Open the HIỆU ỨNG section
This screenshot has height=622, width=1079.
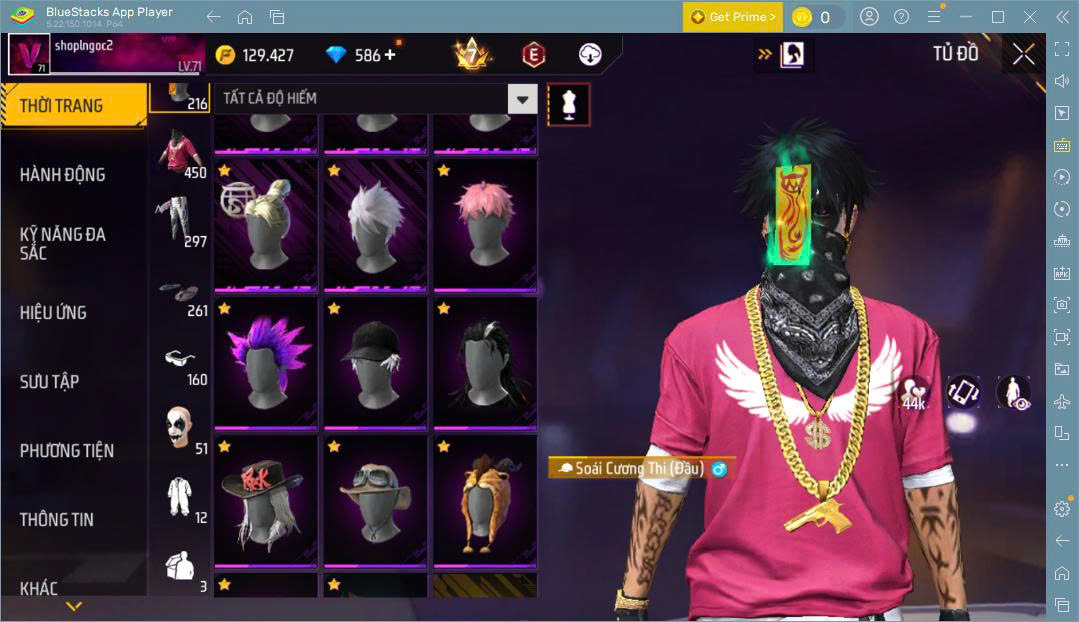[53, 312]
